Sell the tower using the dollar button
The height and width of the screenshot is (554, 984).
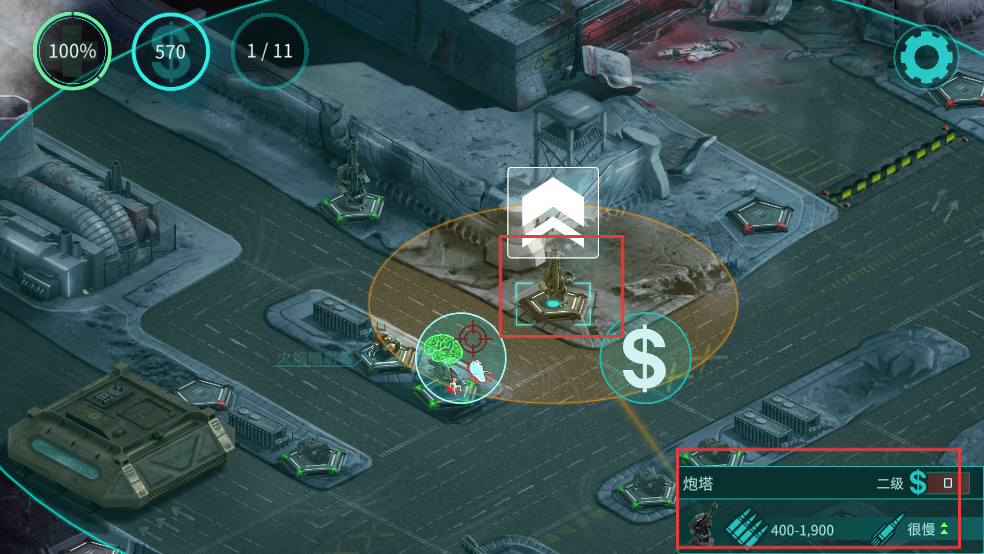[x=645, y=359]
